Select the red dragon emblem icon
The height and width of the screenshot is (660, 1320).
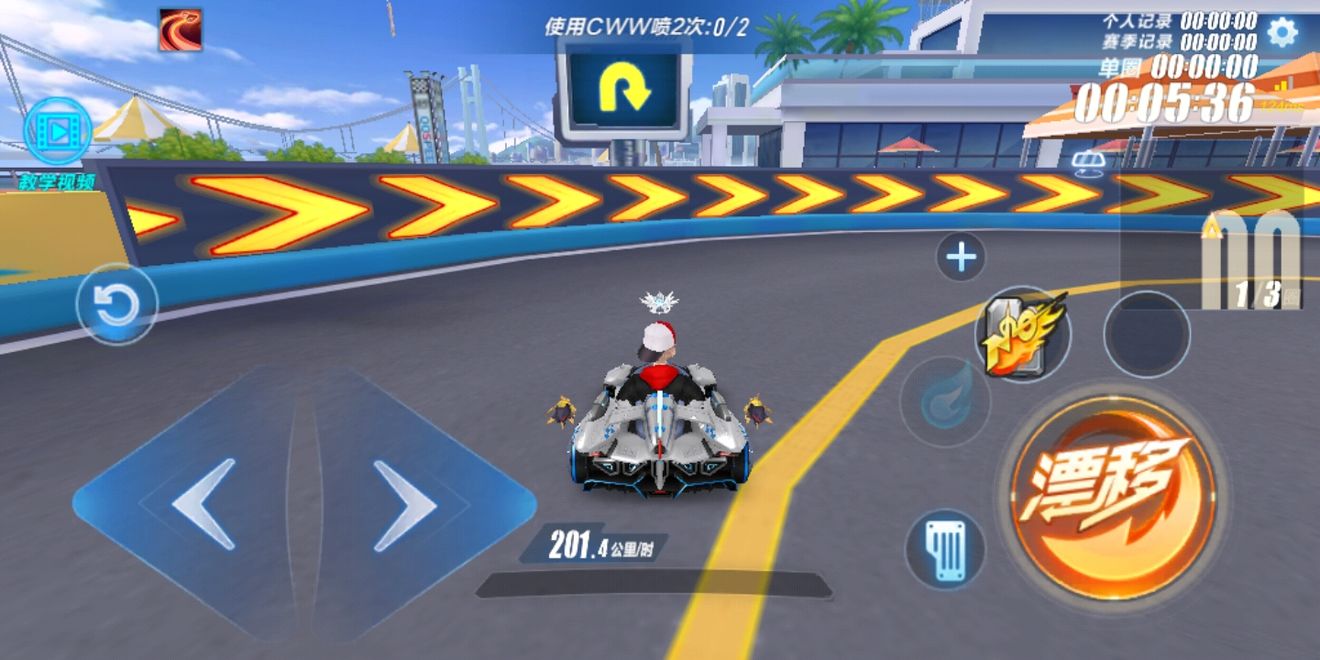pyautogui.click(x=180, y=30)
